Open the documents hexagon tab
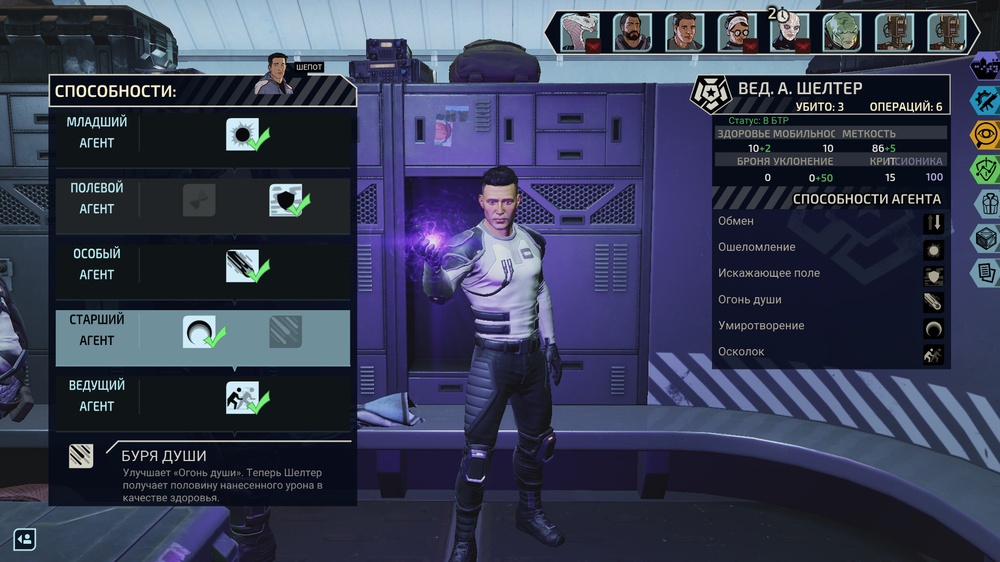 [986, 271]
